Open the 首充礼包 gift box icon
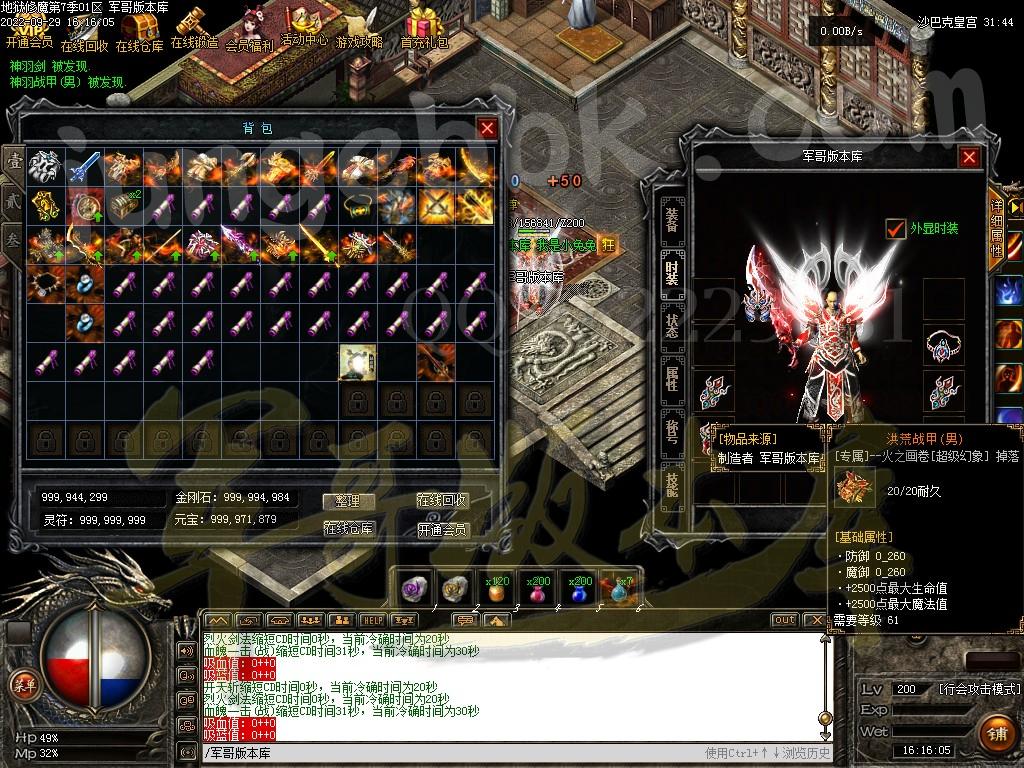The image size is (1024, 768). pyautogui.click(x=425, y=25)
